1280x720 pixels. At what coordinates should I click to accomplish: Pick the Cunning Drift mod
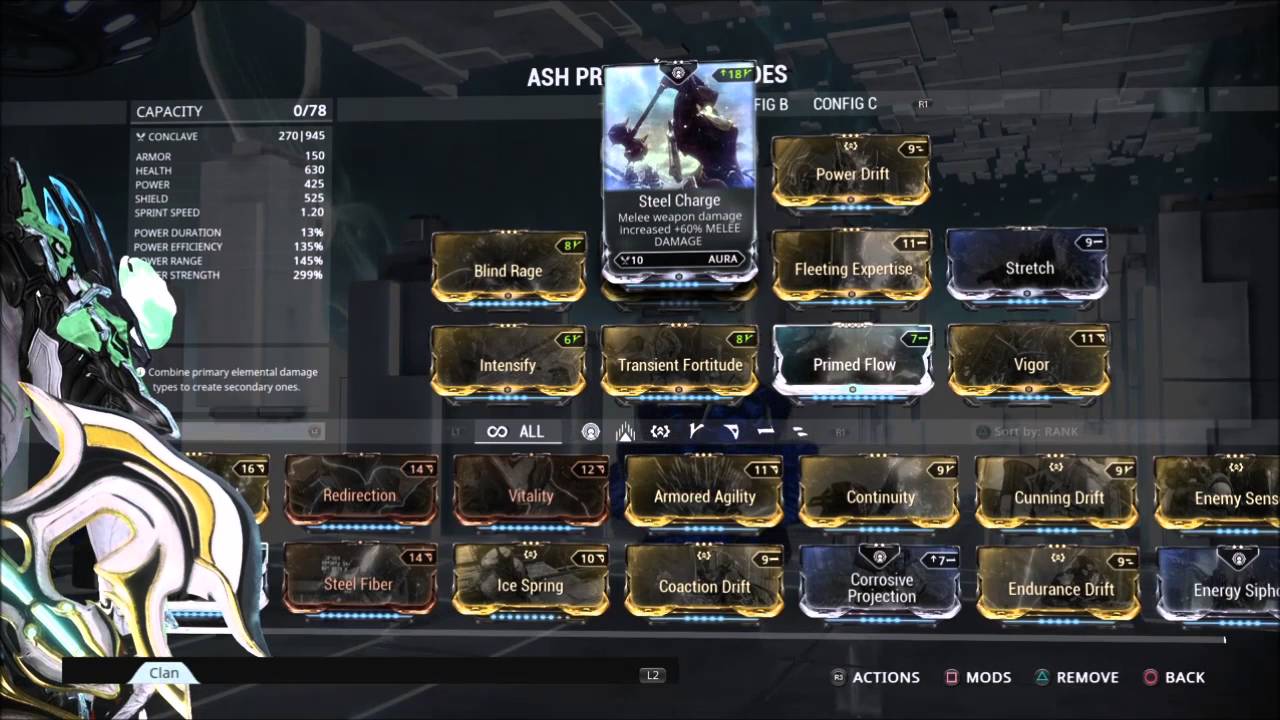point(1058,496)
